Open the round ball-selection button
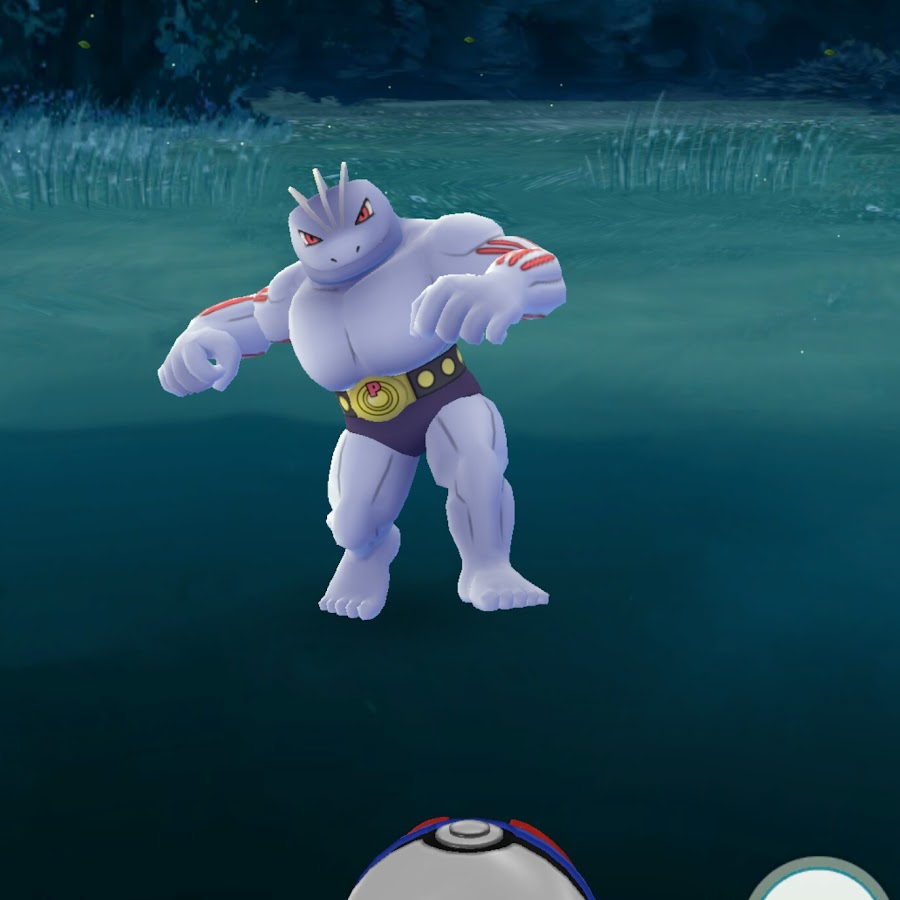This screenshot has height=900, width=900. click(x=820, y=881)
